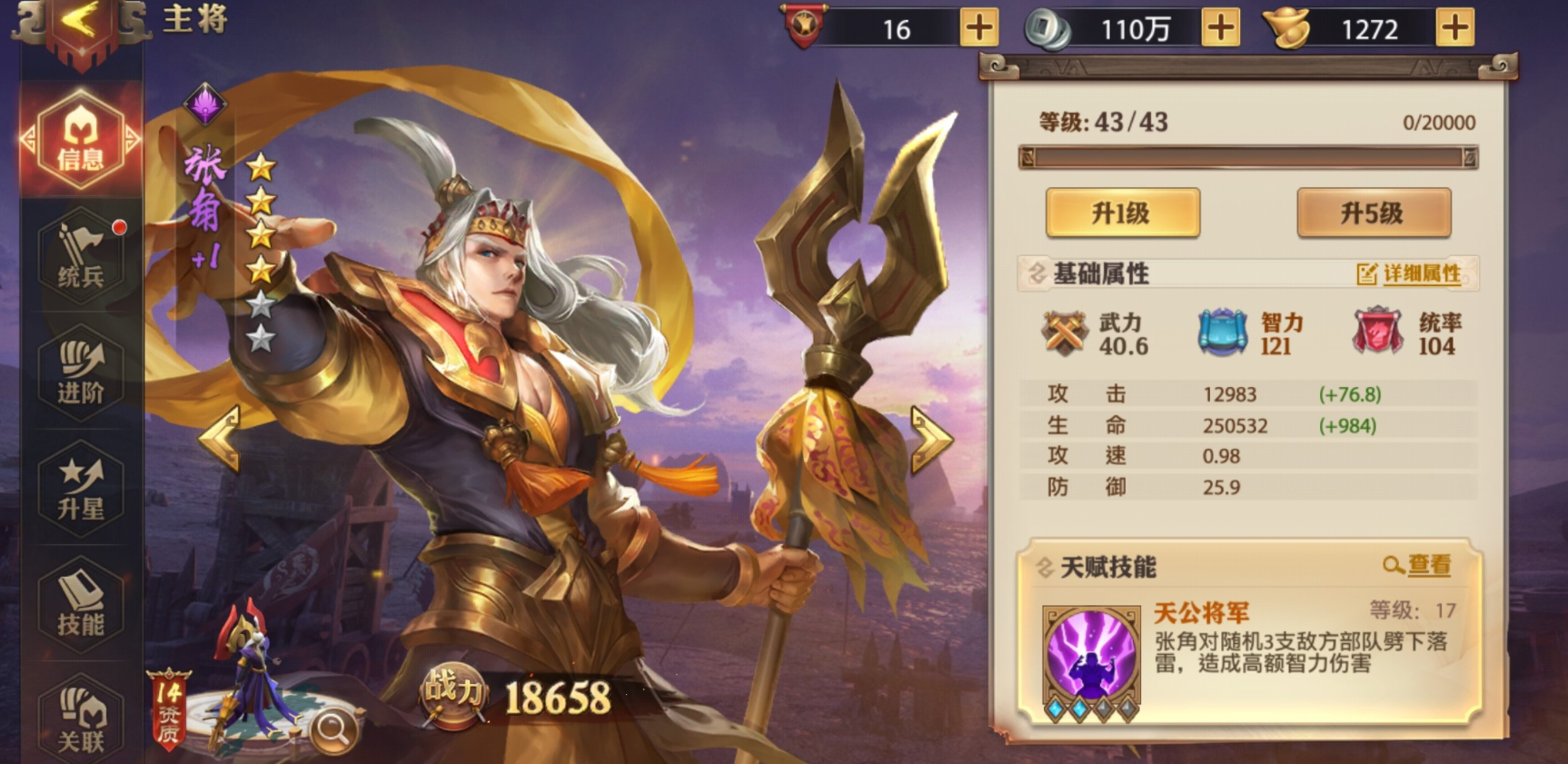Image resolution: width=1568 pixels, height=764 pixels.
Task: Click the 升1级 level up button
Action: point(1122,213)
